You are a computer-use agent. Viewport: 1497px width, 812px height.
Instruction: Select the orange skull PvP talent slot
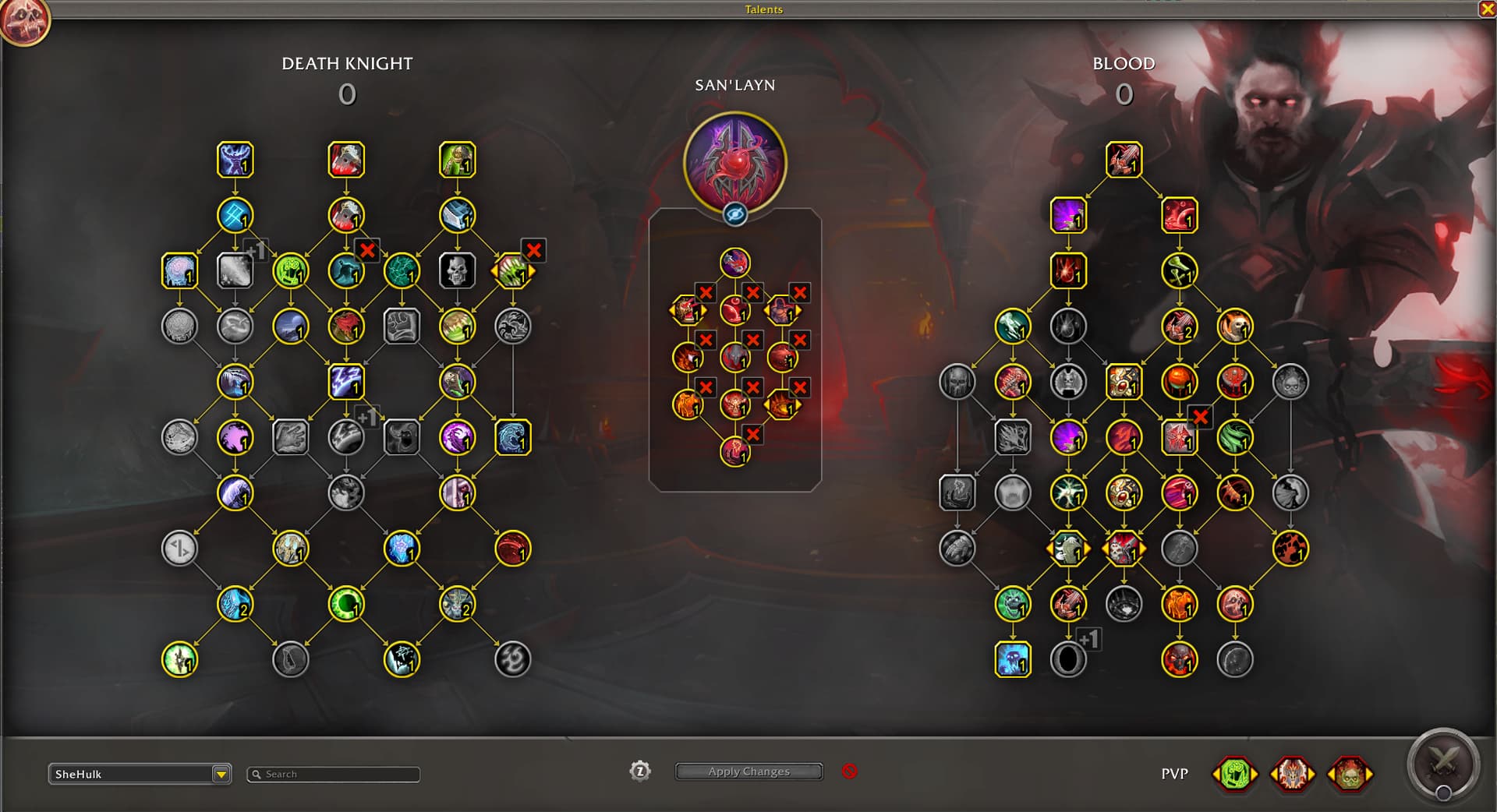(1350, 774)
